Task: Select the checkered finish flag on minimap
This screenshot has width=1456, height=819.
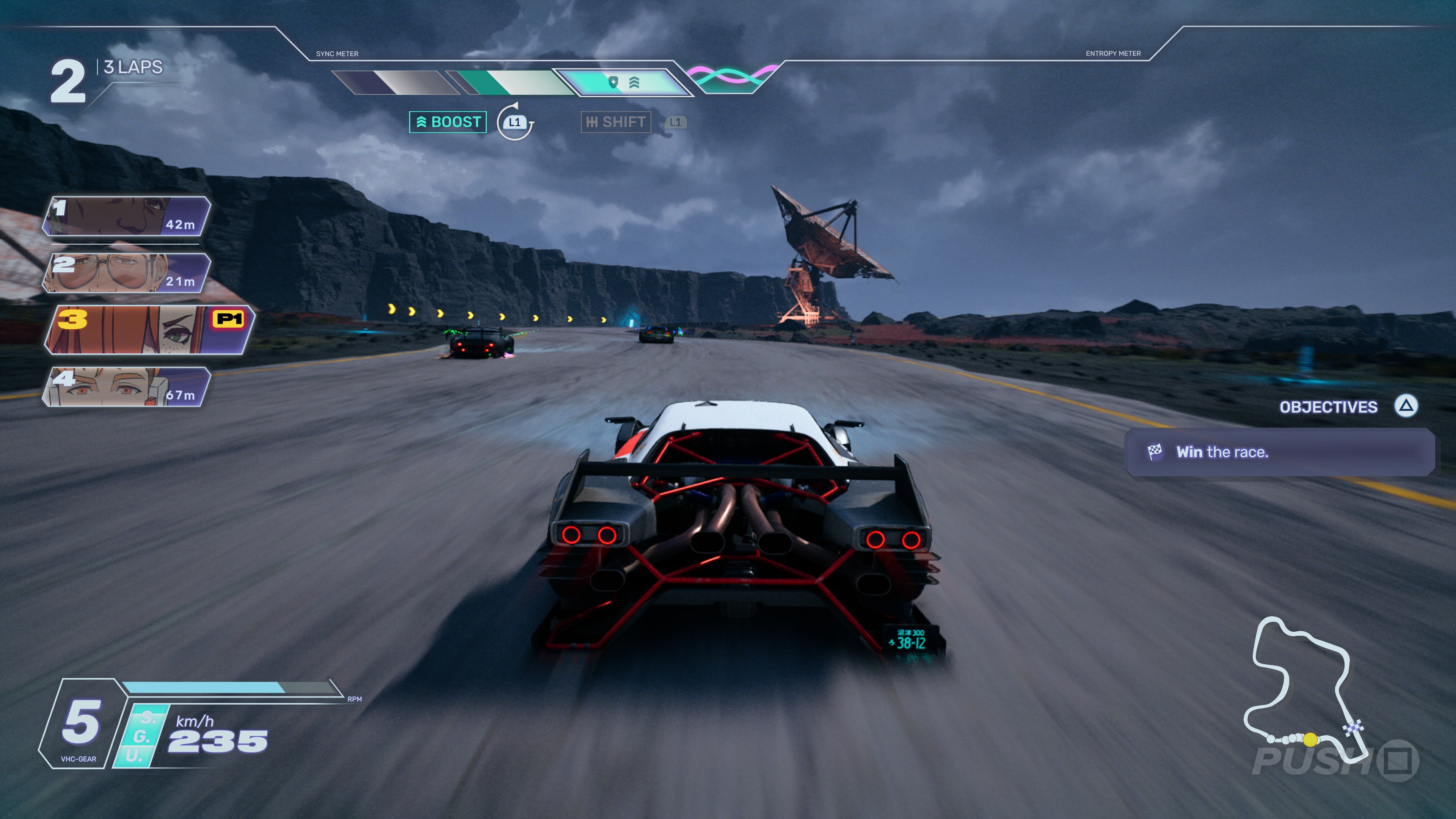Action: (1354, 728)
